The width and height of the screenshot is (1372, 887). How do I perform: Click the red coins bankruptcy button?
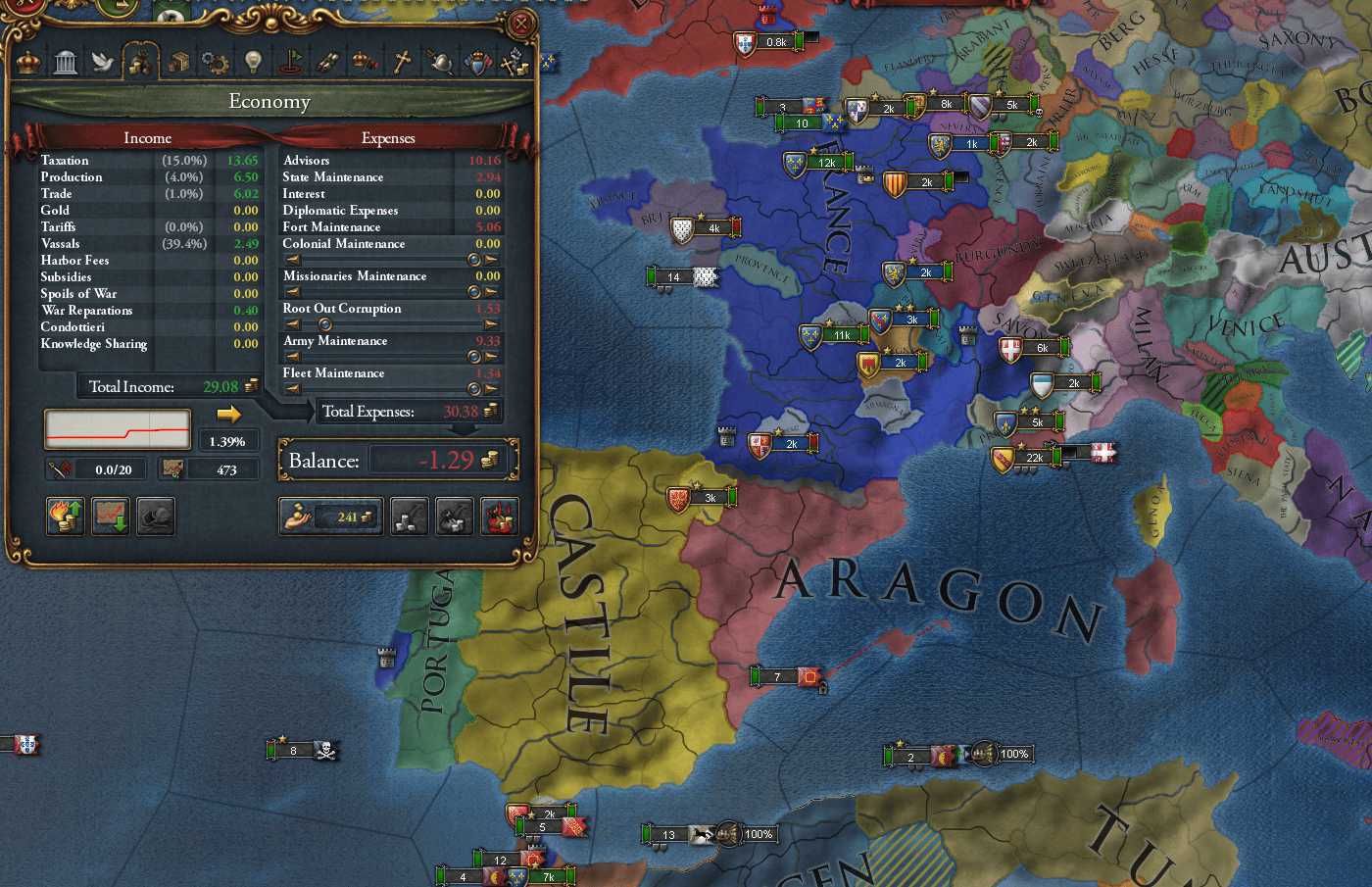[499, 517]
